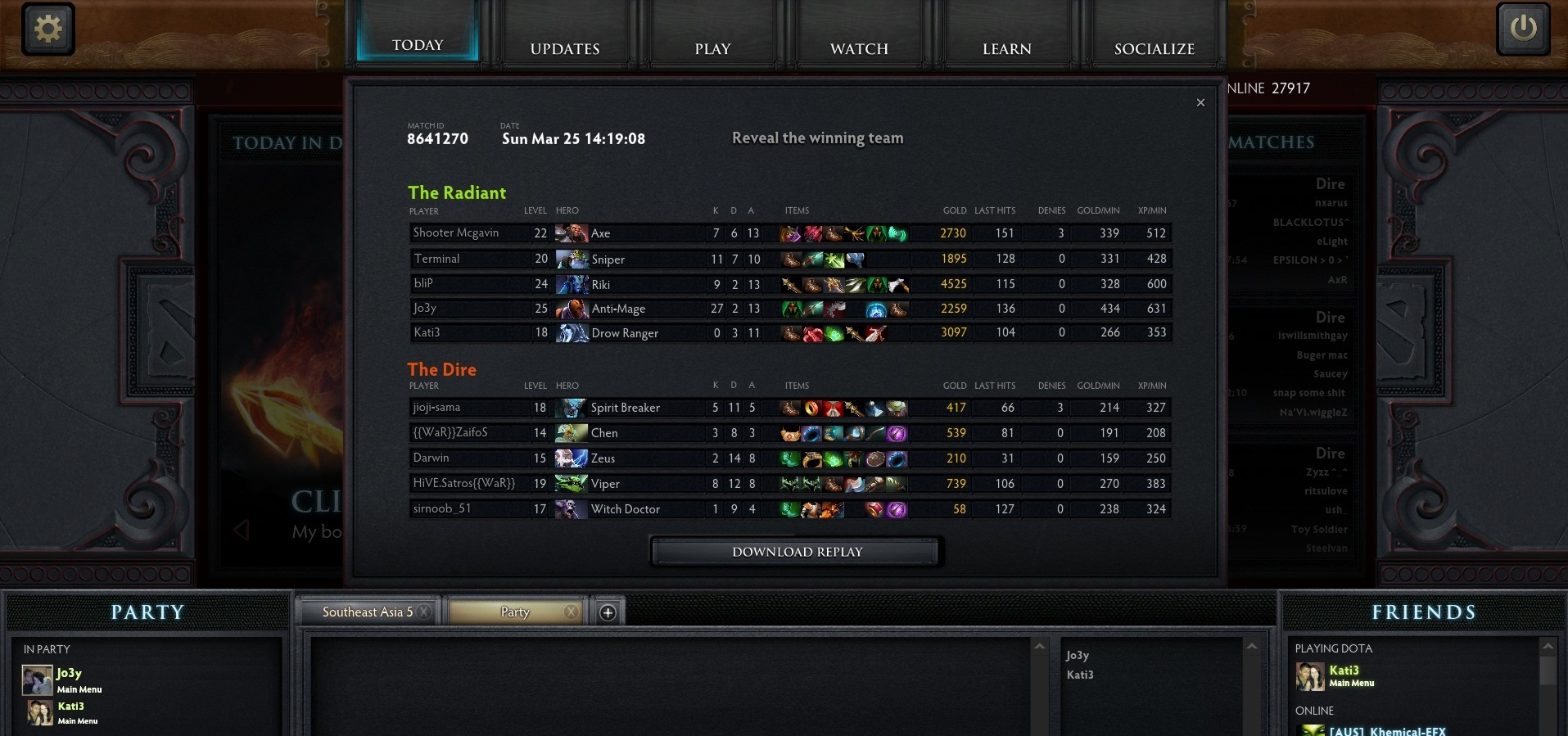1568x736 pixels.
Task: Download the match replay
Action: [797, 552]
